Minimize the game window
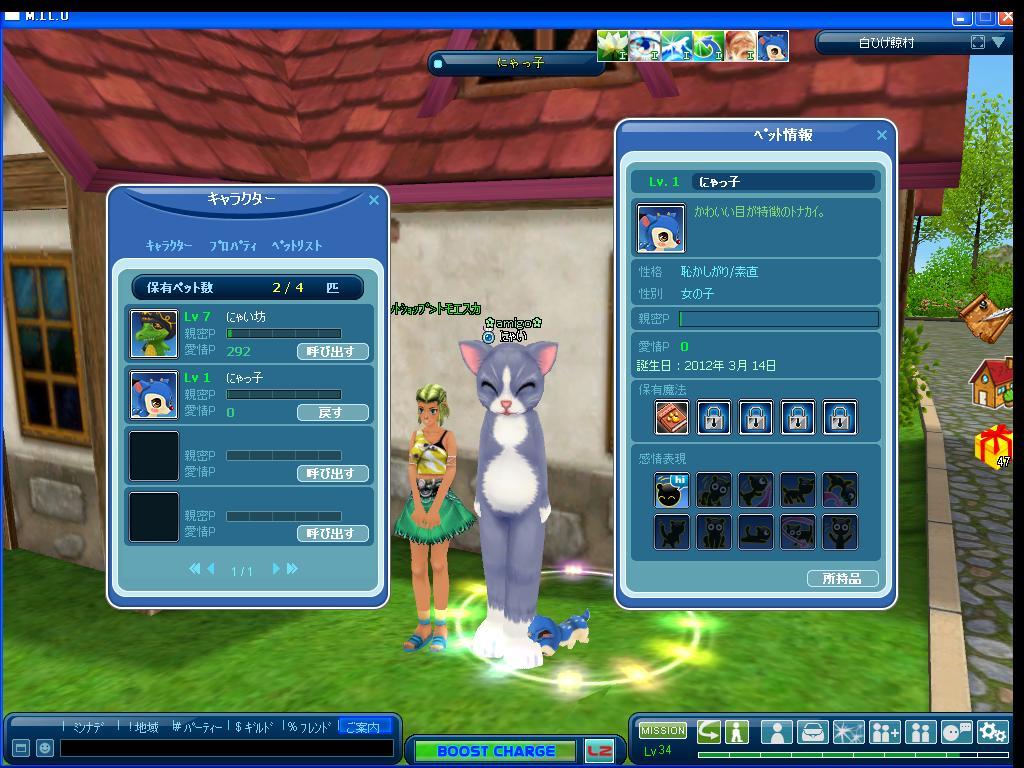The height and width of the screenshot is (768, 1024). [961, 17]
